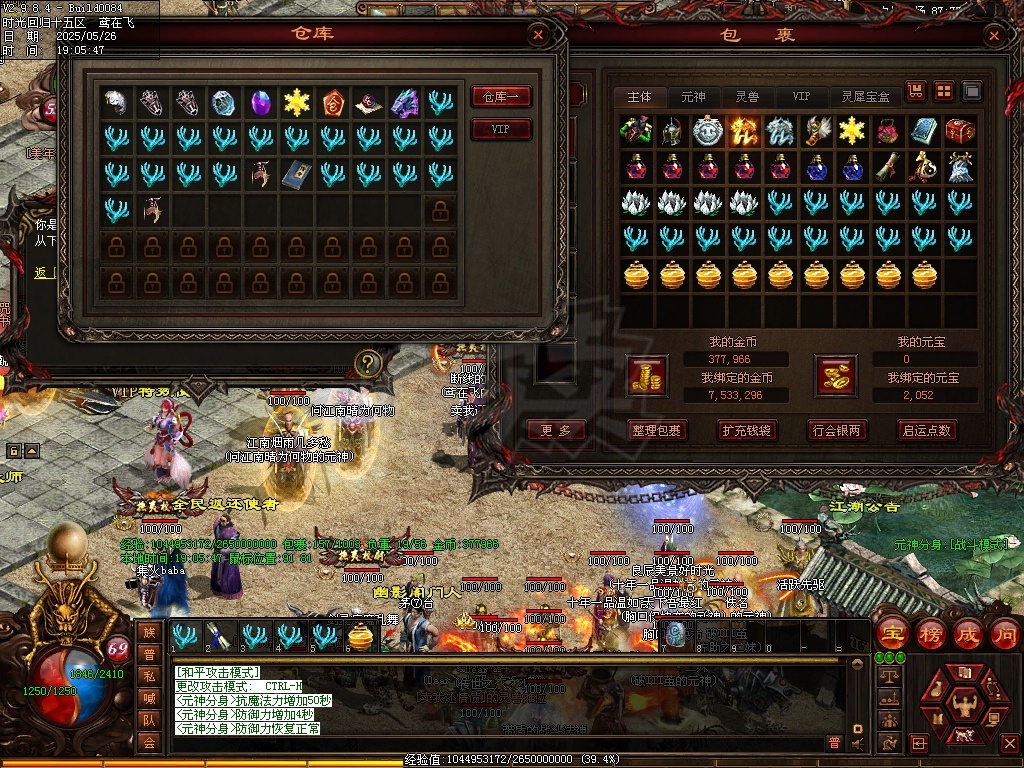Click the 更多 button

click(556, 430)
